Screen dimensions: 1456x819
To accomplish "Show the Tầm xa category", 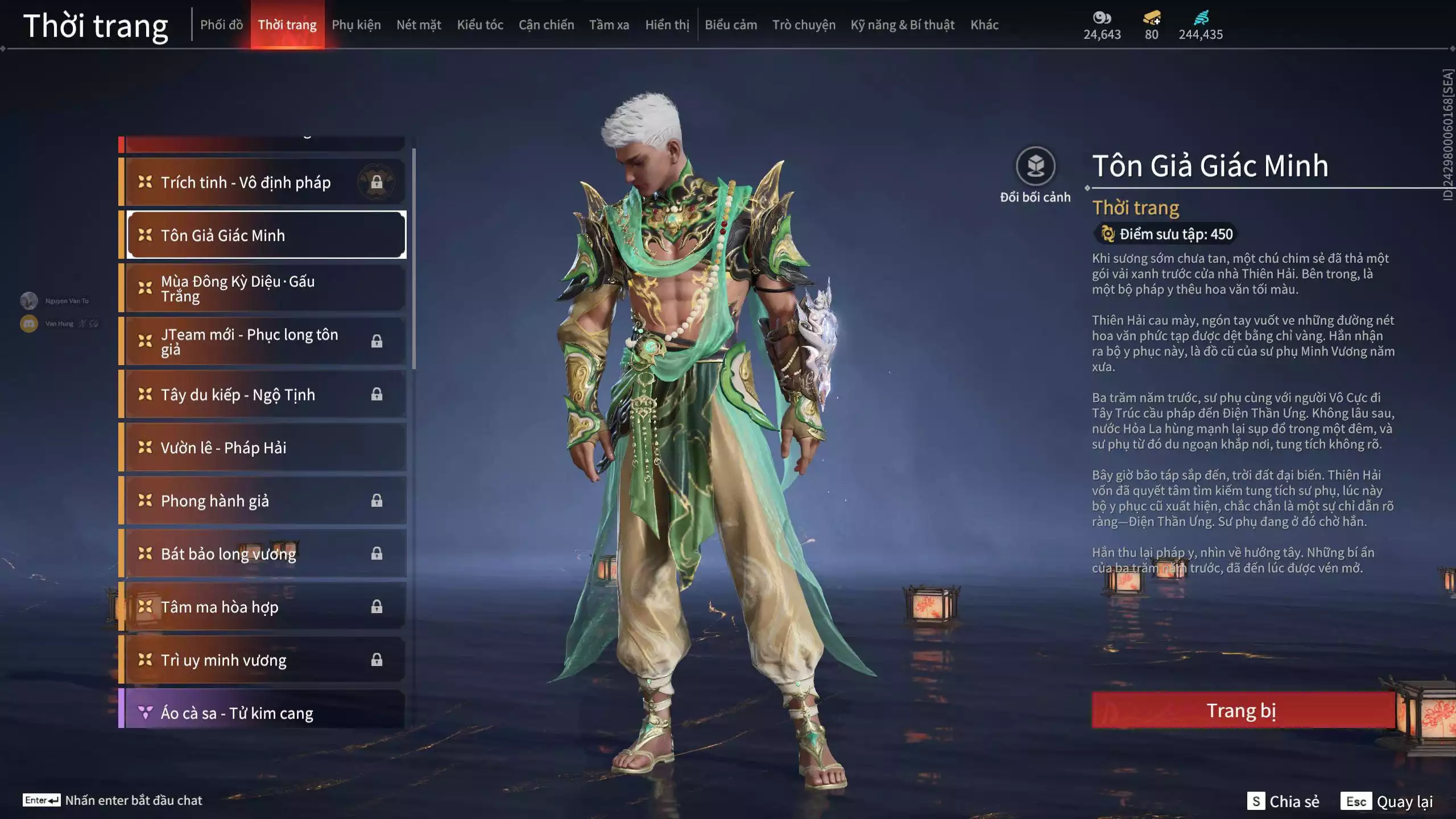I will pyautogui.click(x=609, y=25).
